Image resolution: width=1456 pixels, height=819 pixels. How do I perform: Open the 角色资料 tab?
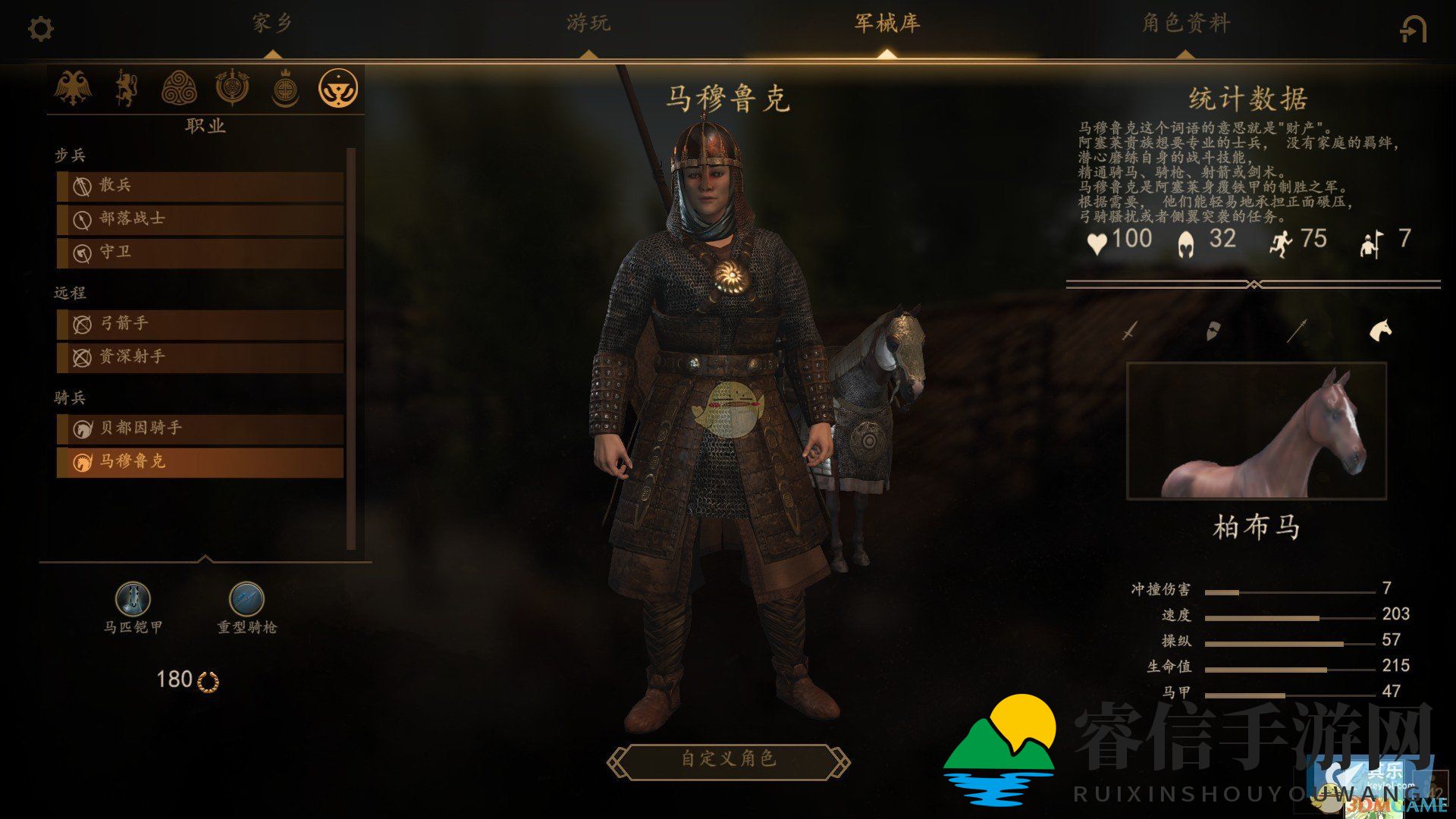(x=1185, y=24)
